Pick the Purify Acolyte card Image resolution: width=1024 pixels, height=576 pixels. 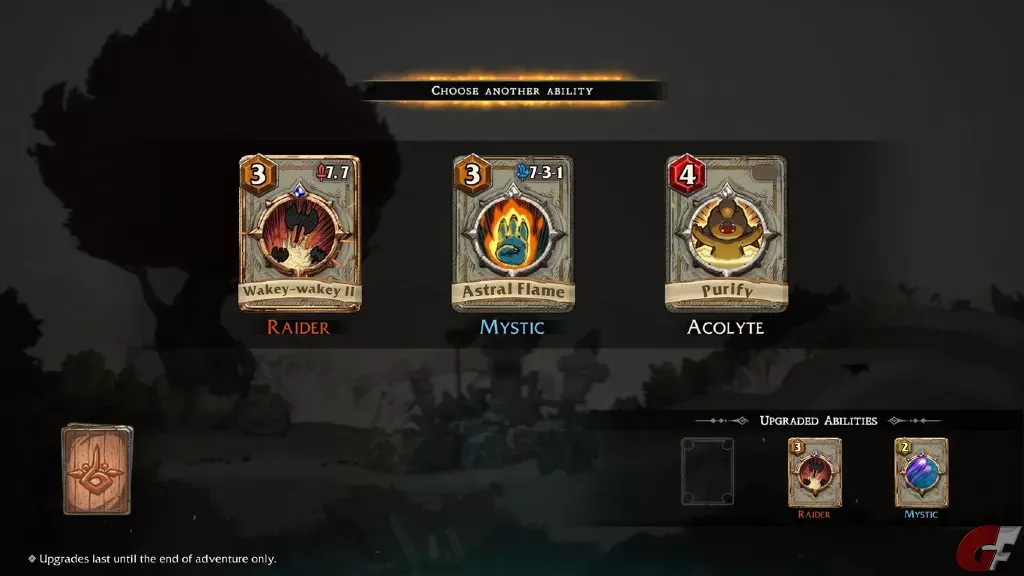(726, 233)
